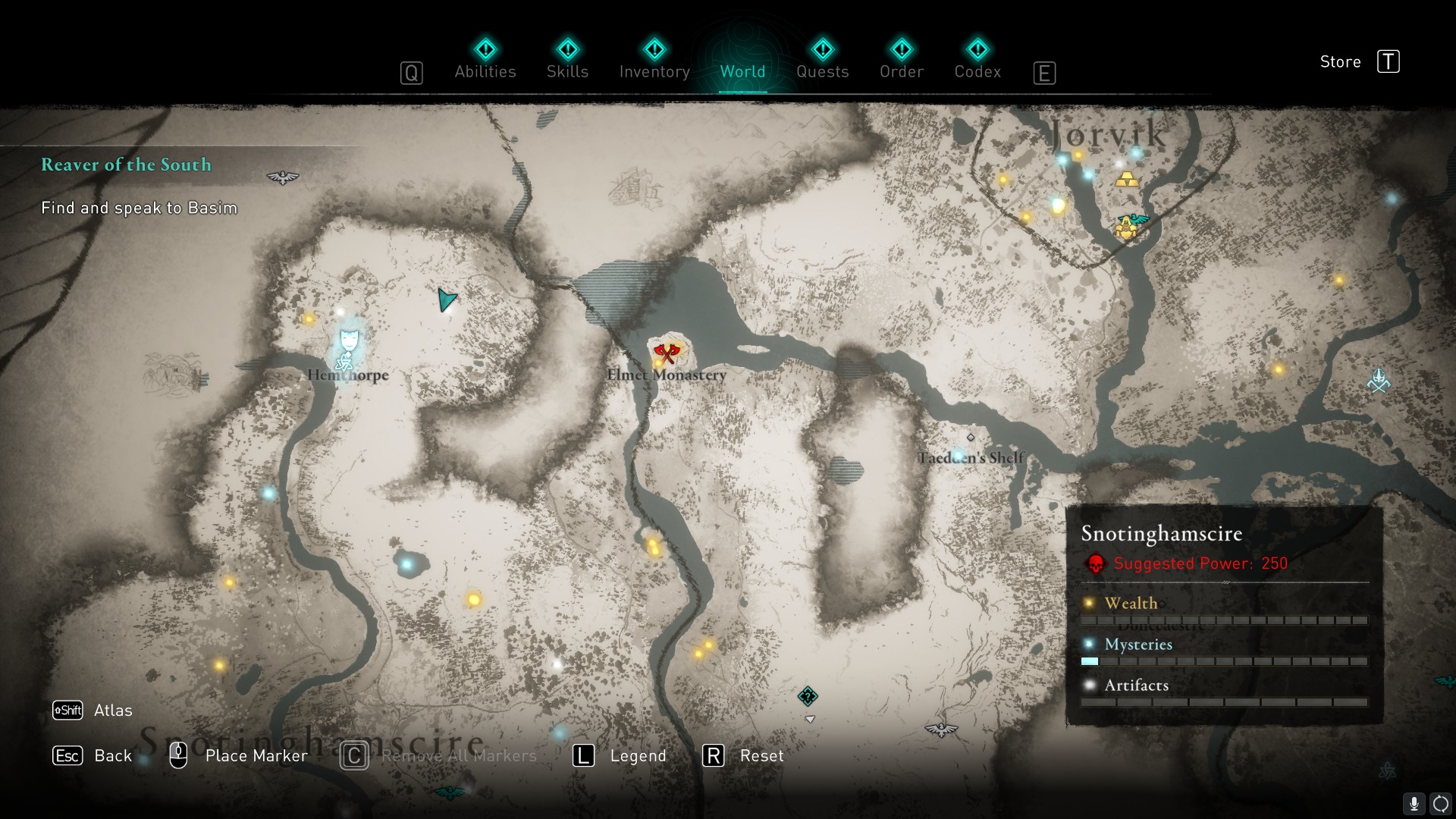
Task: Select the World tab
Action: [742, 71]
